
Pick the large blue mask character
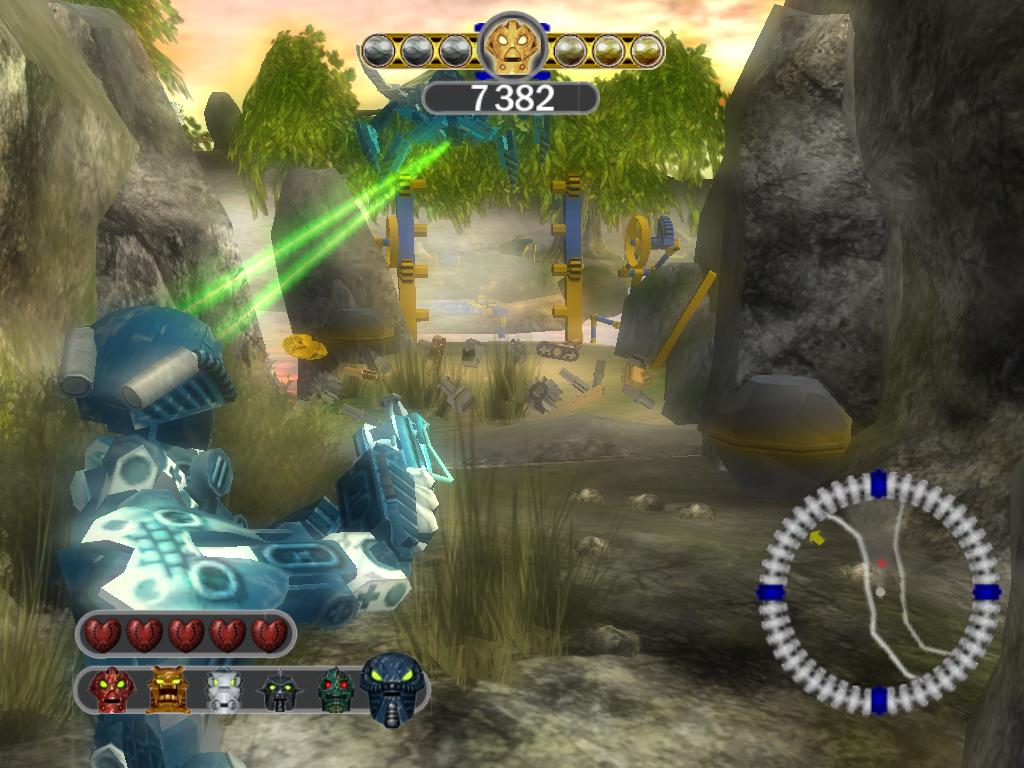tap(393, 686)
